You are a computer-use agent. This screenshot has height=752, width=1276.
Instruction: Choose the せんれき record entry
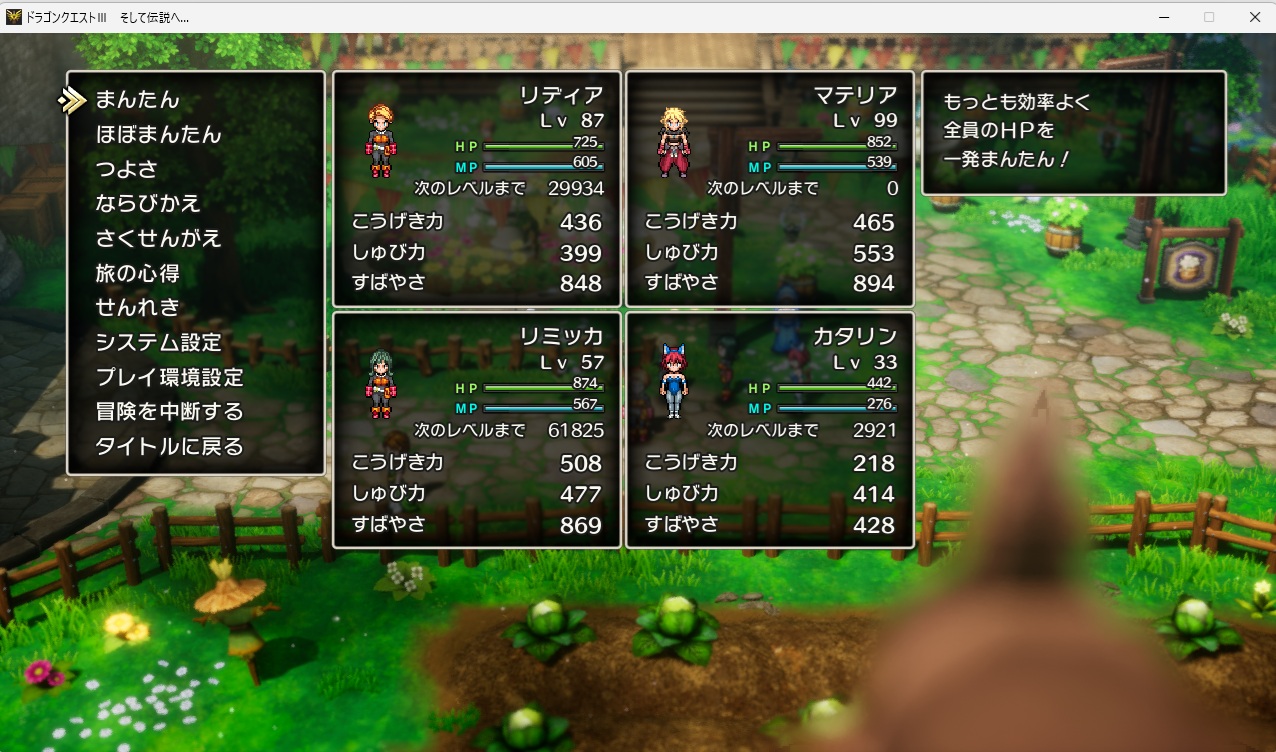(x=137, y=308)
